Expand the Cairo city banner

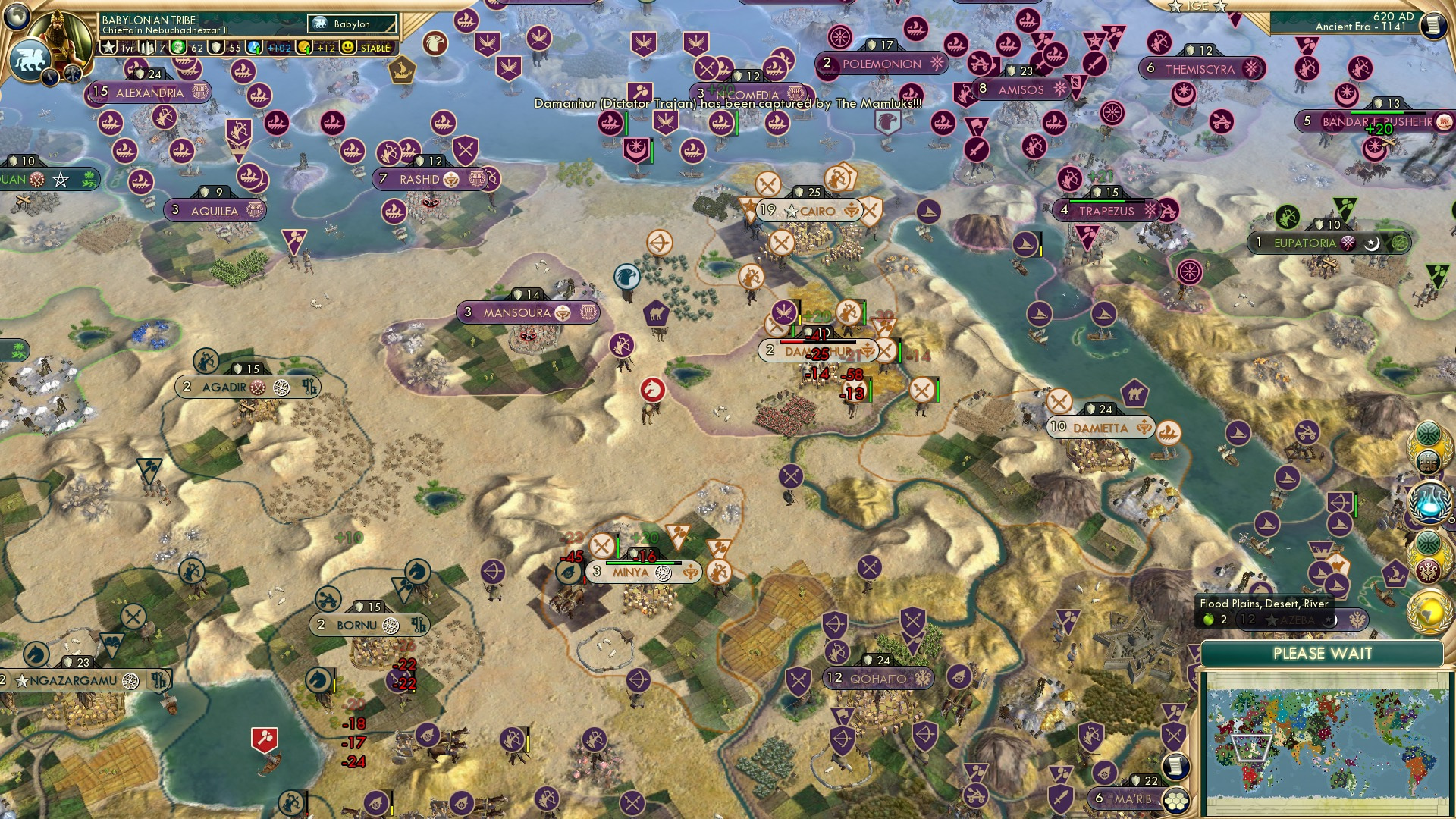coord(808,212)
